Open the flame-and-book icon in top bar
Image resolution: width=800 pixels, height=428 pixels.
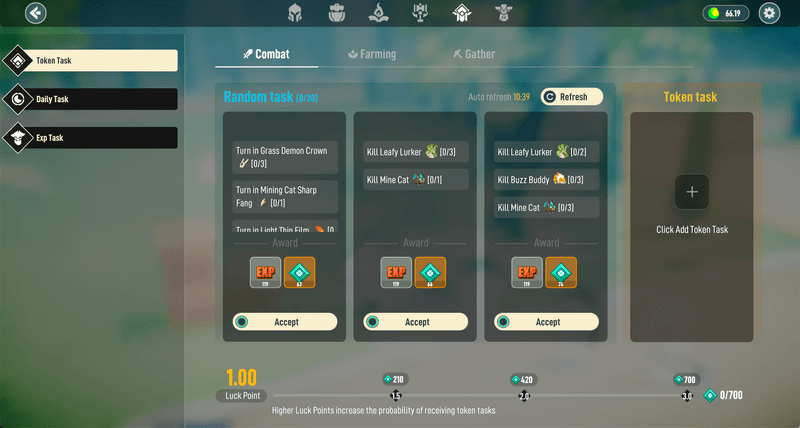point(378,13)
